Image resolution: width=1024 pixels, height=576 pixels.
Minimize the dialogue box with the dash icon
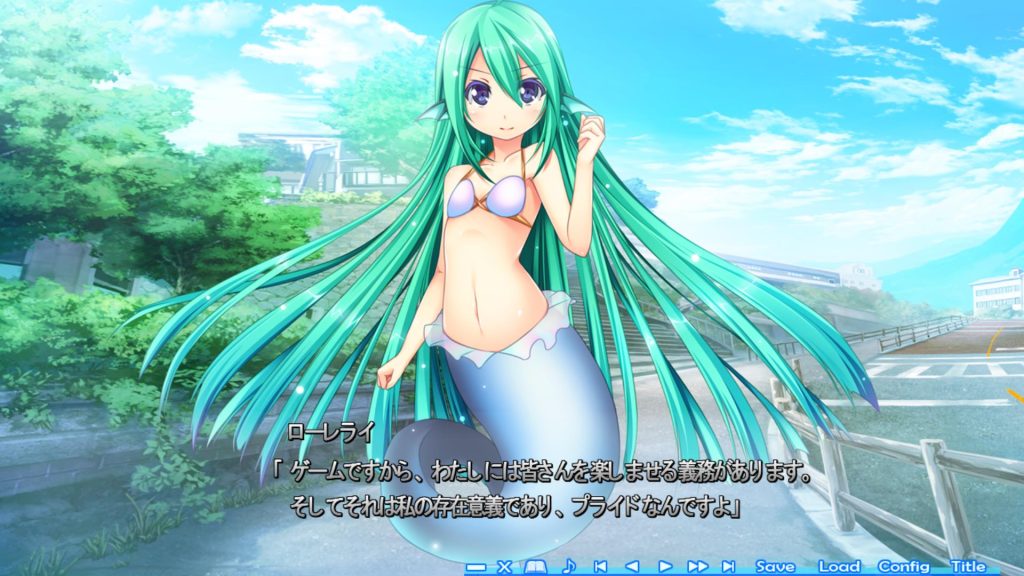(x=476, y=567)
